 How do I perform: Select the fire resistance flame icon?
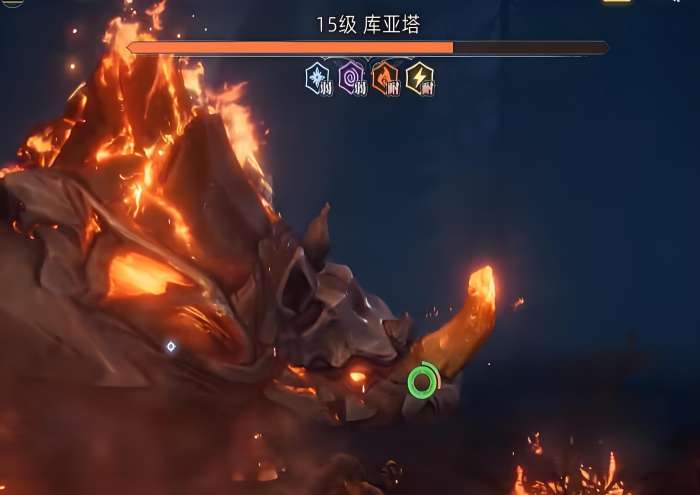click(x=385, y=77)
